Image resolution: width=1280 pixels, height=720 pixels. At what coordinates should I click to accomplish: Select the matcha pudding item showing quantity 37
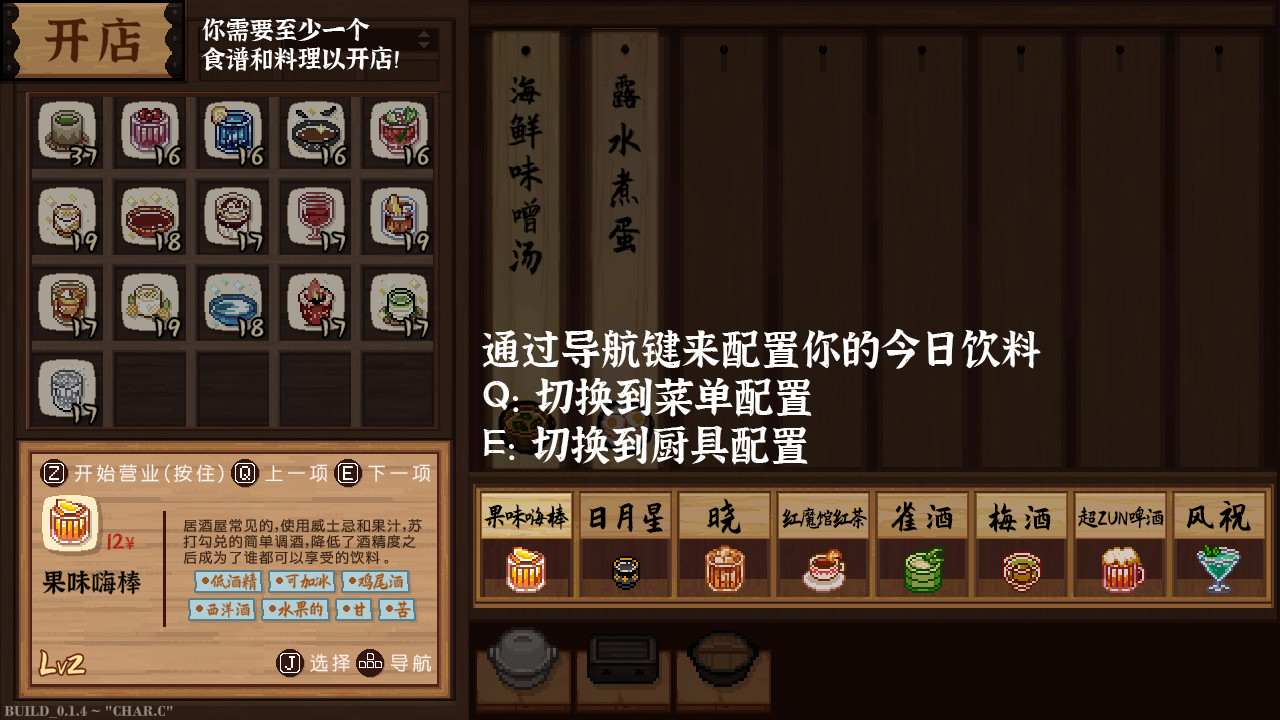point(66,130)
